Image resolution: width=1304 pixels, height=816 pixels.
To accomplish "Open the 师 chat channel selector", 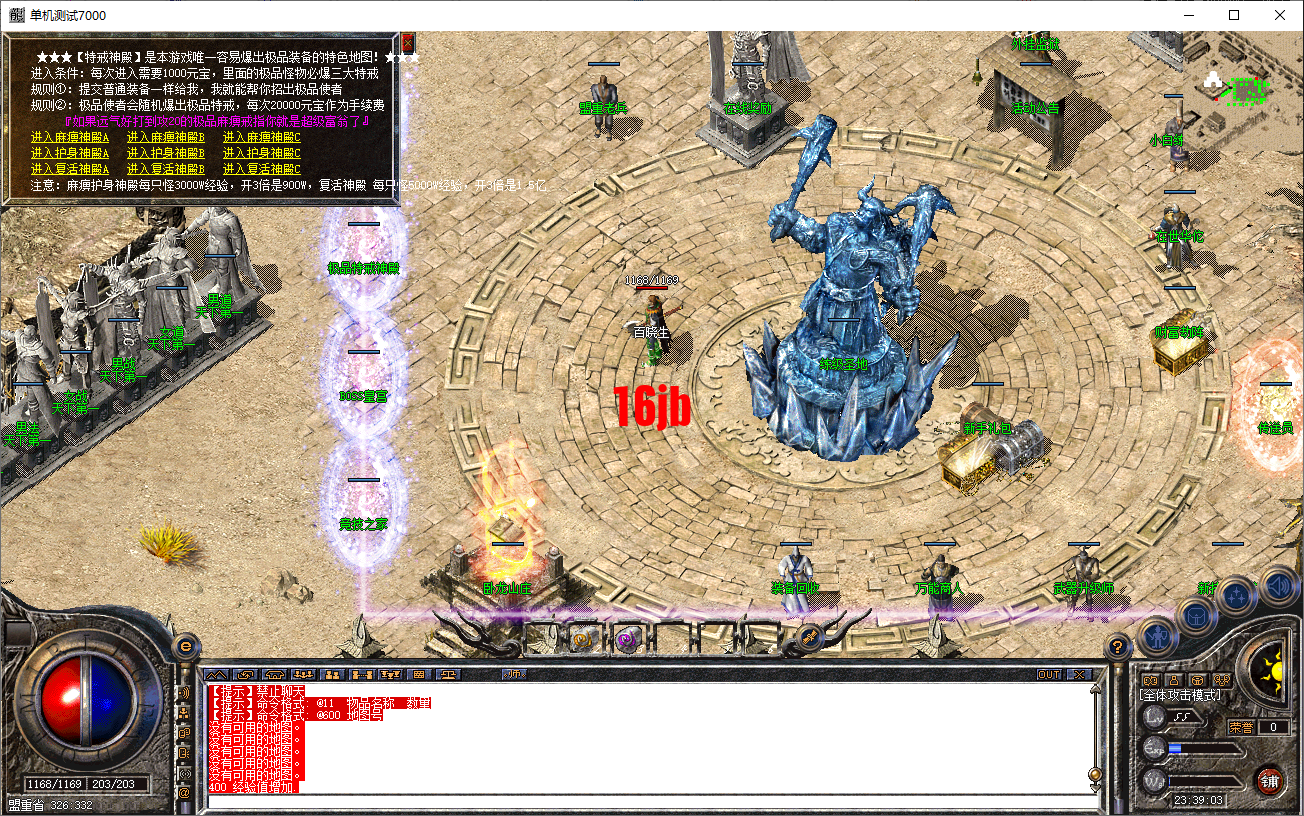I will (514, 674).
